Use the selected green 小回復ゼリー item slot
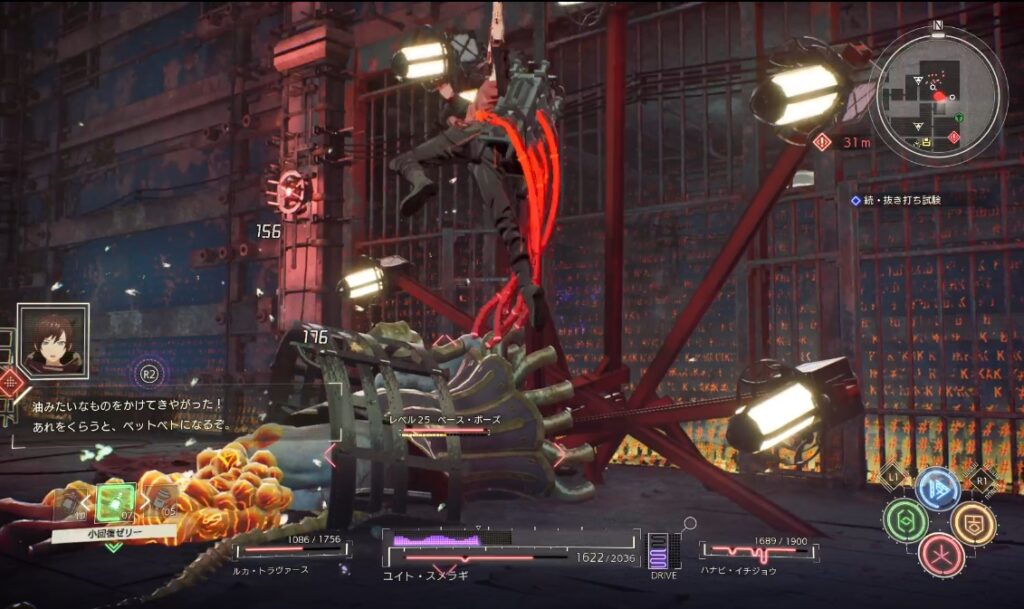 click(x=115, y=503)
